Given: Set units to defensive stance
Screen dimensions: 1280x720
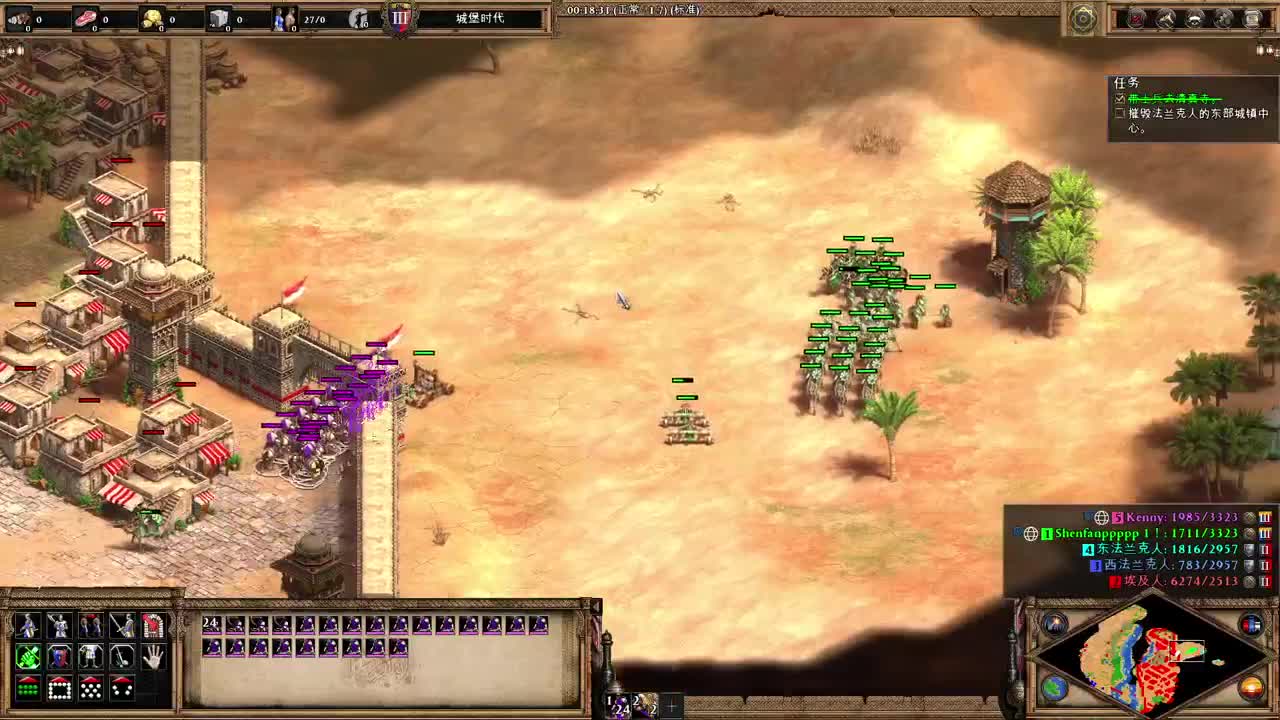Looking at the screenshot, I should 59,656.
